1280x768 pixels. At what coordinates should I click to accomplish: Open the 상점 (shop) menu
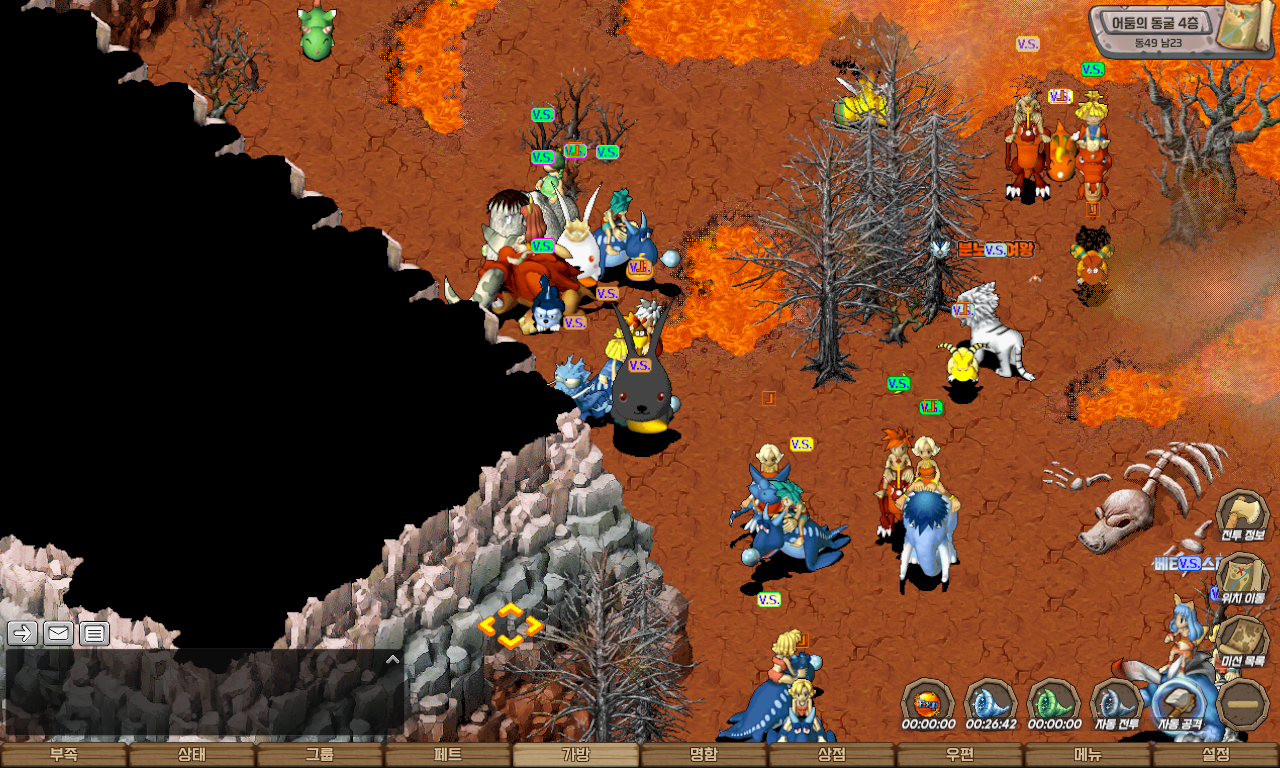pyautogui.click(x=832, y=755)
